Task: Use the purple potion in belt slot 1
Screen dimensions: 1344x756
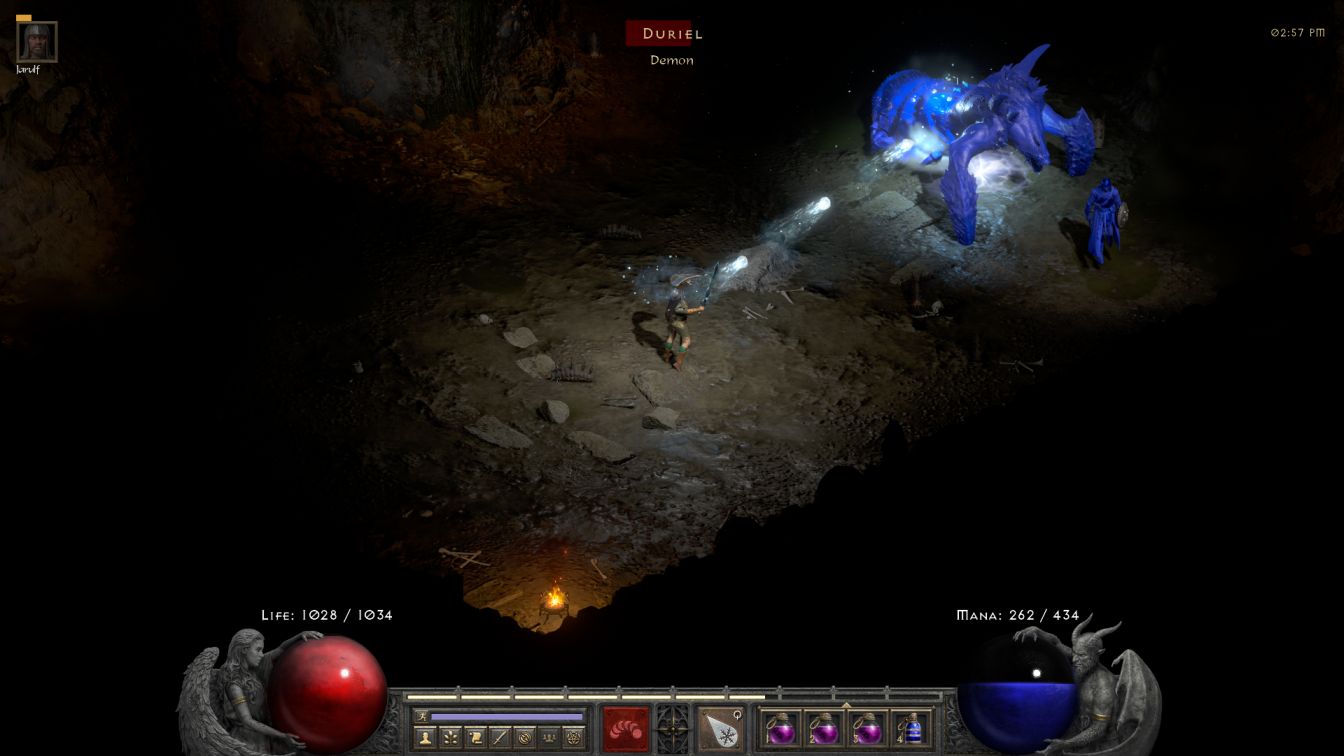Action: [x=780, y=729]
